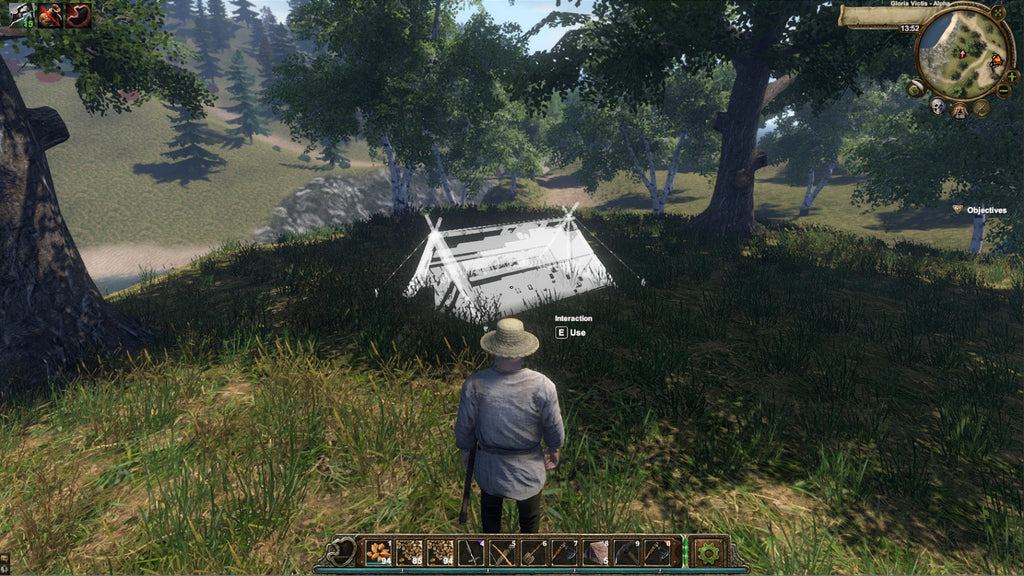Click the crossed swords icon under minimap
Viewport: 1024px width, 576px height.
pos(982,107)
